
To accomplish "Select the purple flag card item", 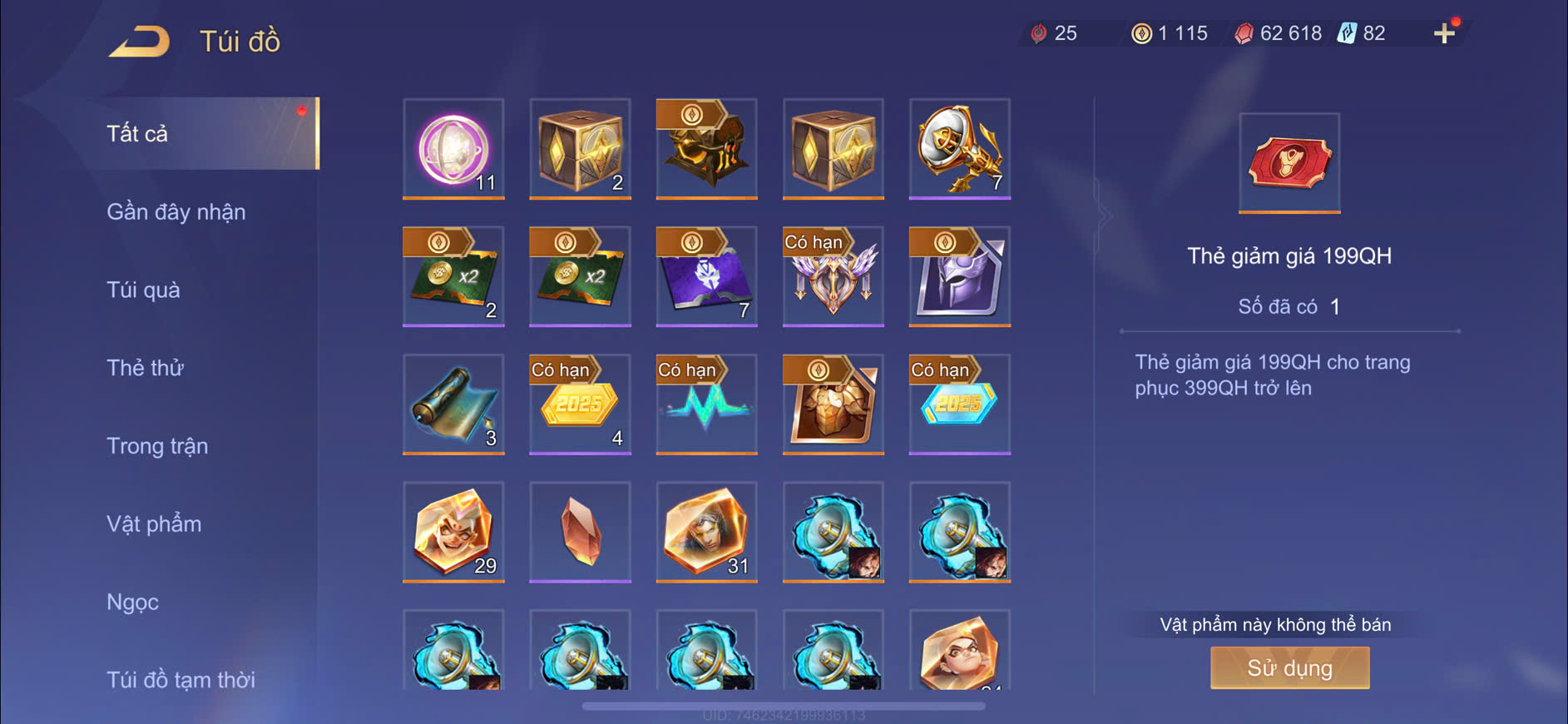I will 706,276.
